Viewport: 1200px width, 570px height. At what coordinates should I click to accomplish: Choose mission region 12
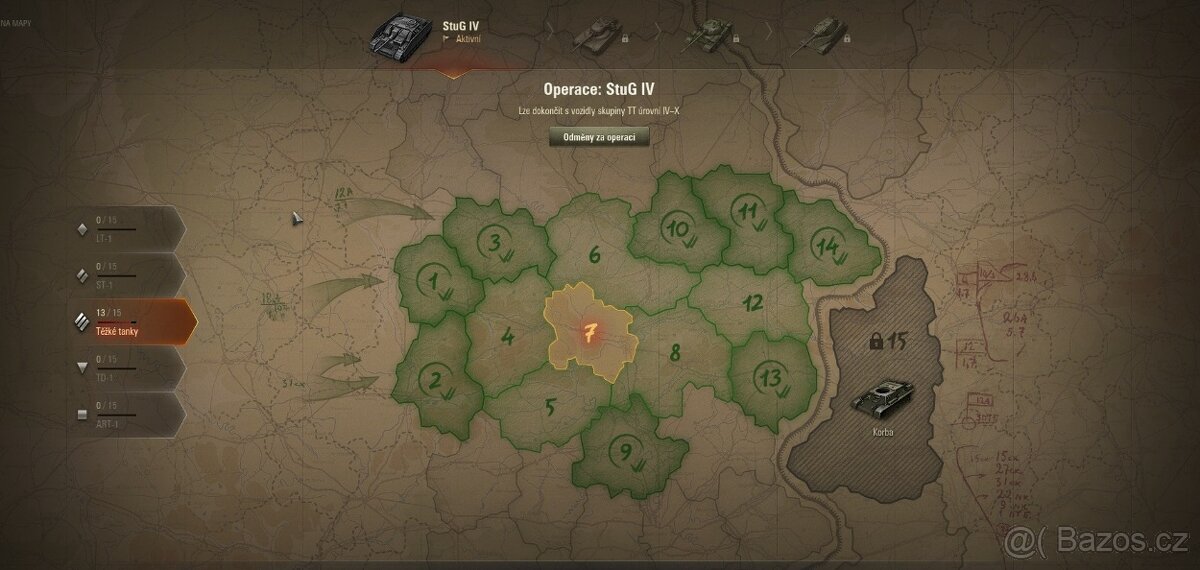pos(753,303)
